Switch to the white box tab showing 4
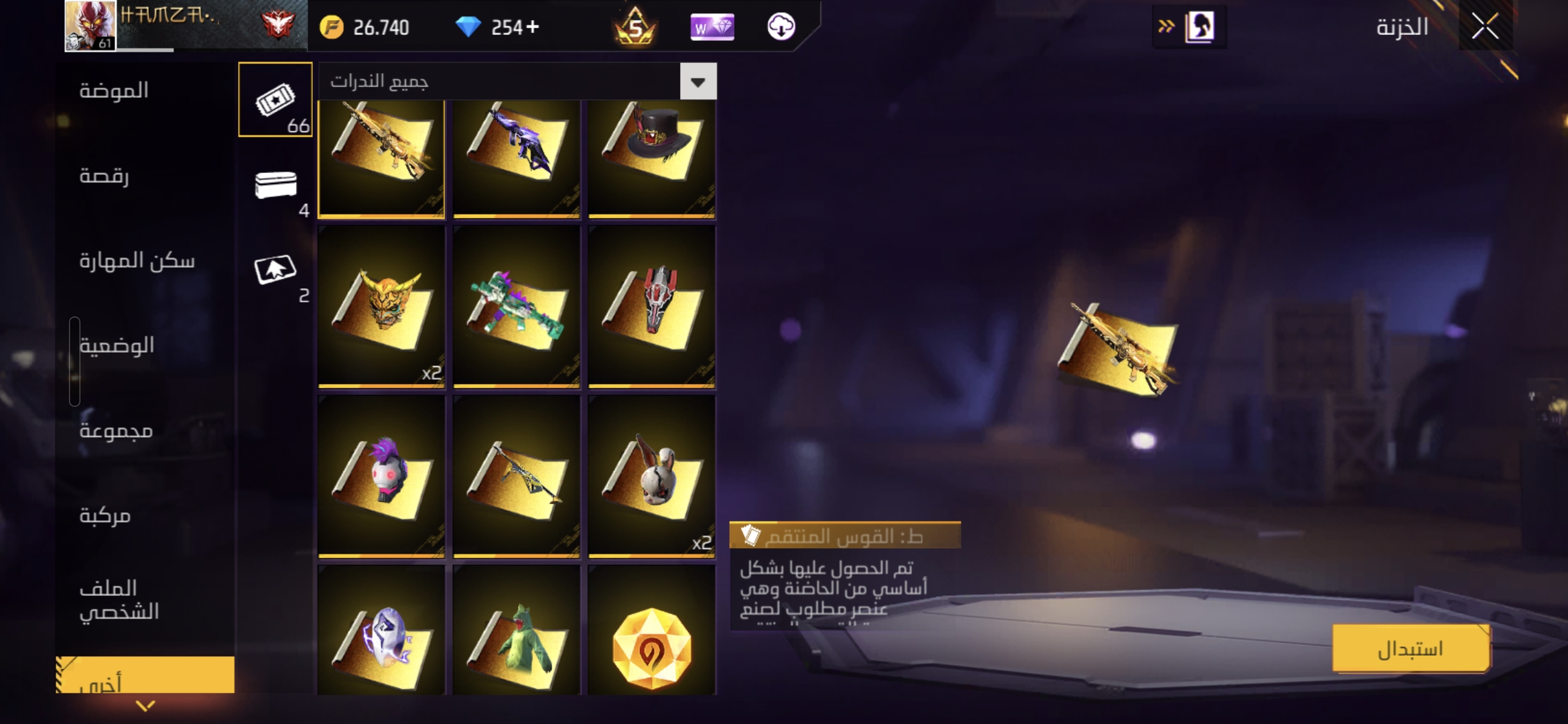 point(275,186)
